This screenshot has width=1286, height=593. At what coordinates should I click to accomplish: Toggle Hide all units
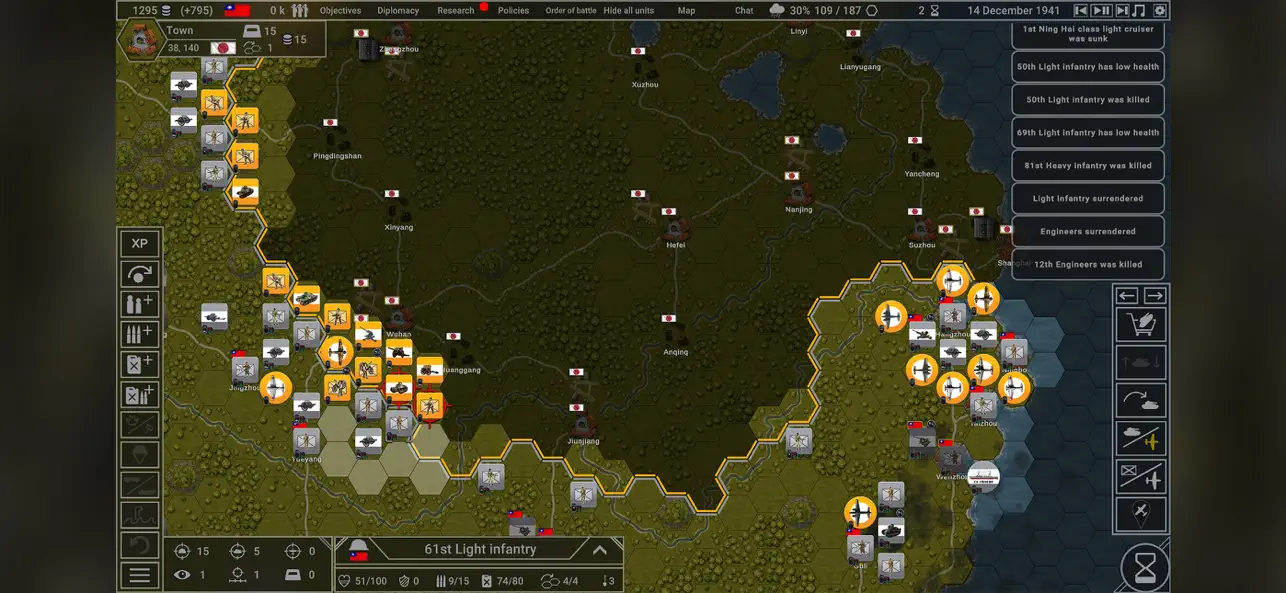629,11
